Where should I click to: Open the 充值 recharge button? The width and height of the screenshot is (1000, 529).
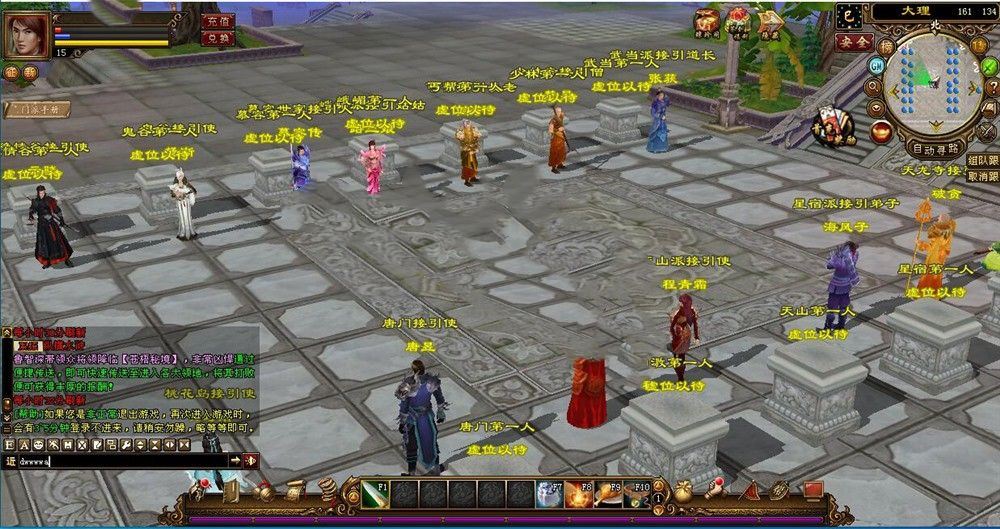pos(216,21)
